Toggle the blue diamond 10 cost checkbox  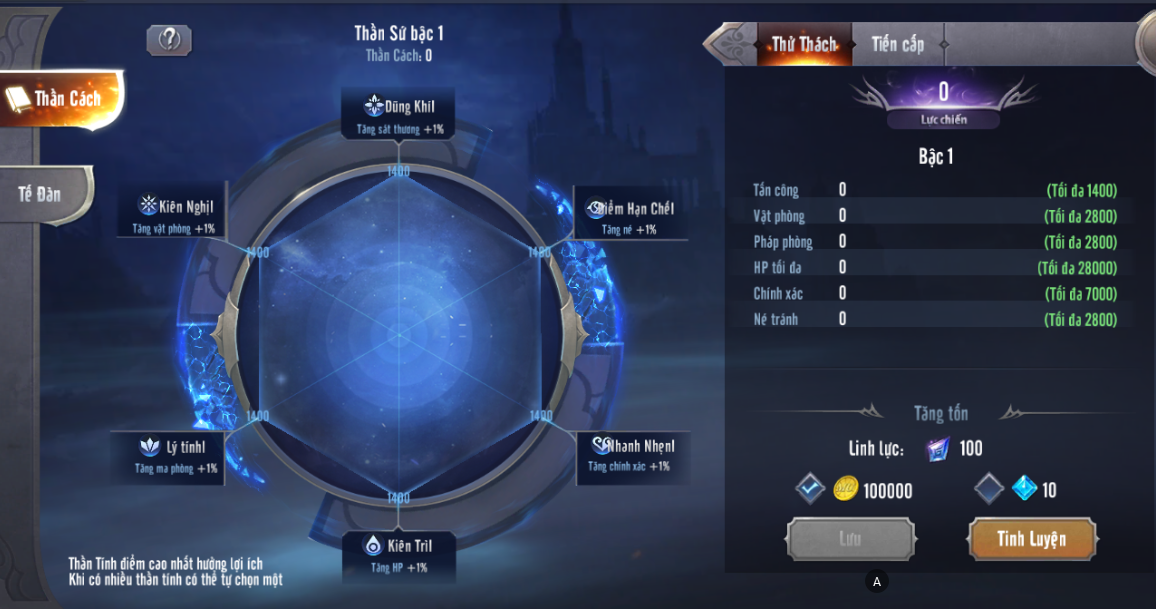coord(988,489)
